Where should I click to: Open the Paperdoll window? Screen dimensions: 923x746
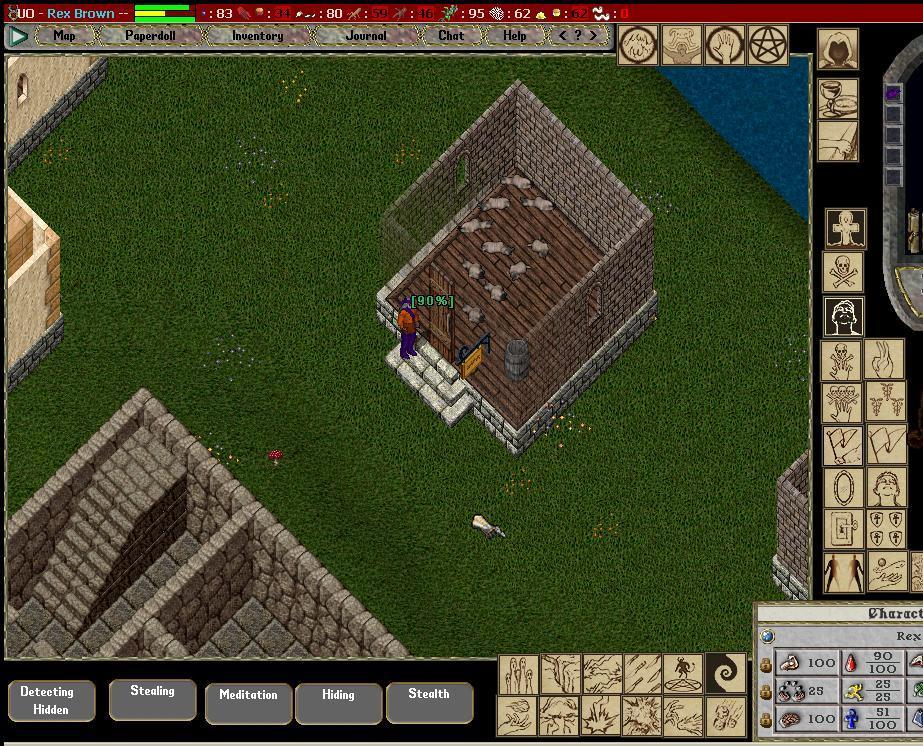[150, 36]
